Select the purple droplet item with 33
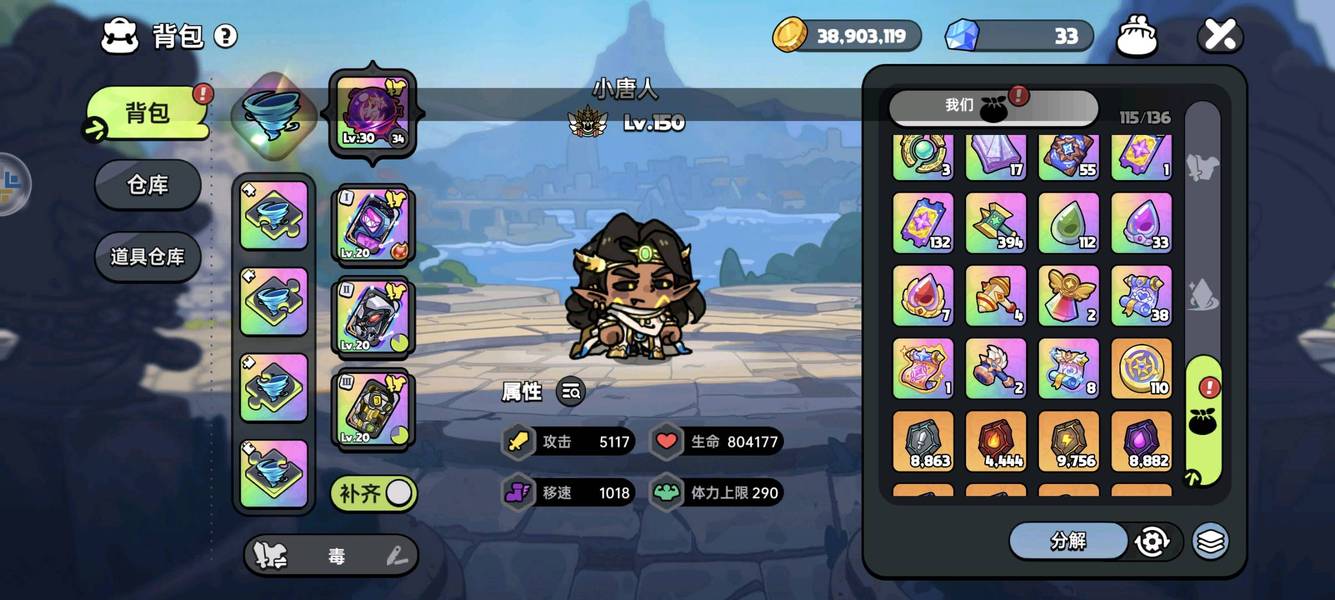Viewport: 1335px width, 600px height. pyautogui.click(x=1141, y=223)
